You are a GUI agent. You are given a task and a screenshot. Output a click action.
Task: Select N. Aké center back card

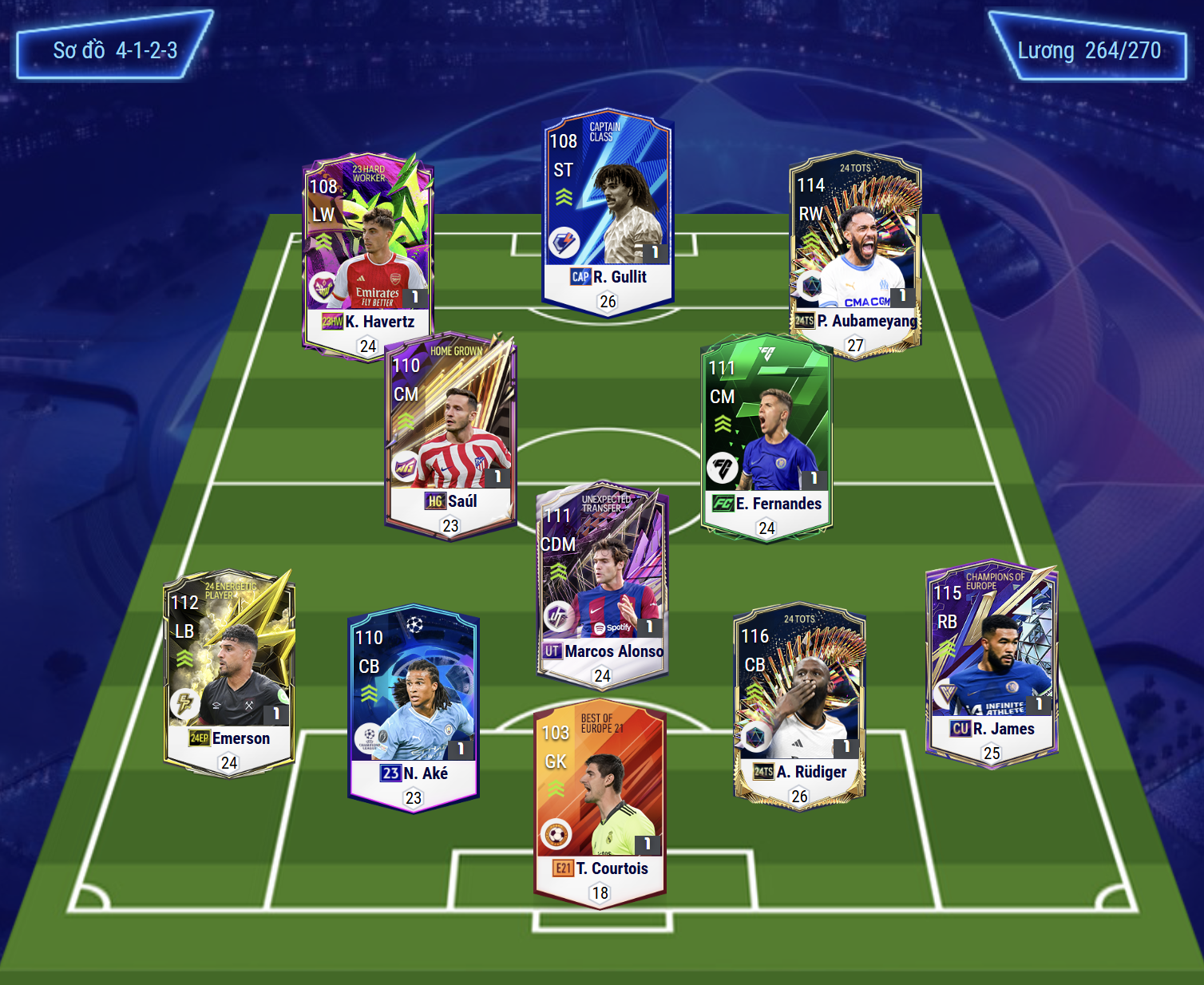pyautogui.click(x=414, y=707)
